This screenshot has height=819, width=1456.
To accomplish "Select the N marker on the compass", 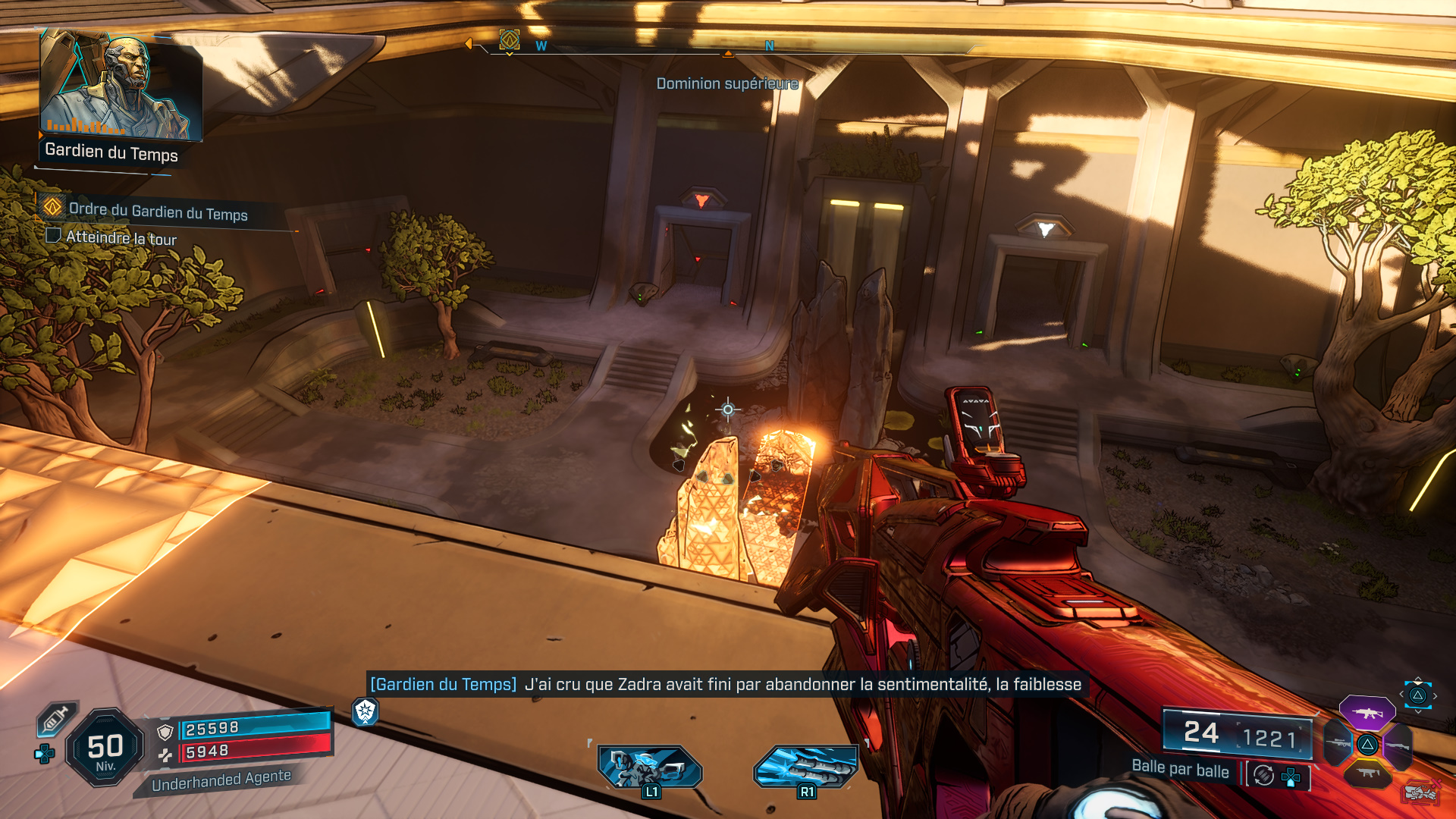I will (x=769, y=45).
